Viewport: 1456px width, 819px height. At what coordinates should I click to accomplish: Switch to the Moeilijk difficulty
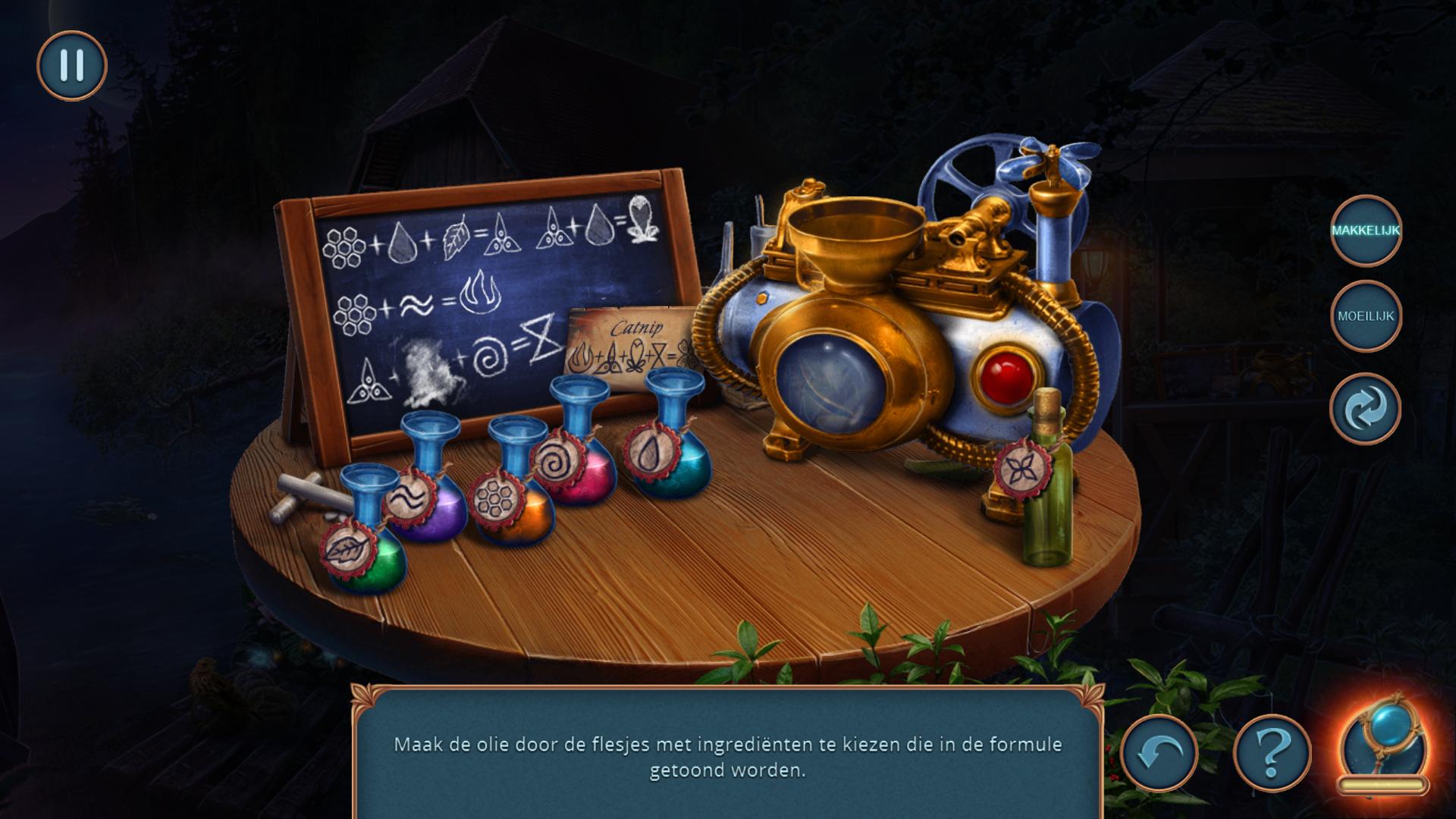1366,316
